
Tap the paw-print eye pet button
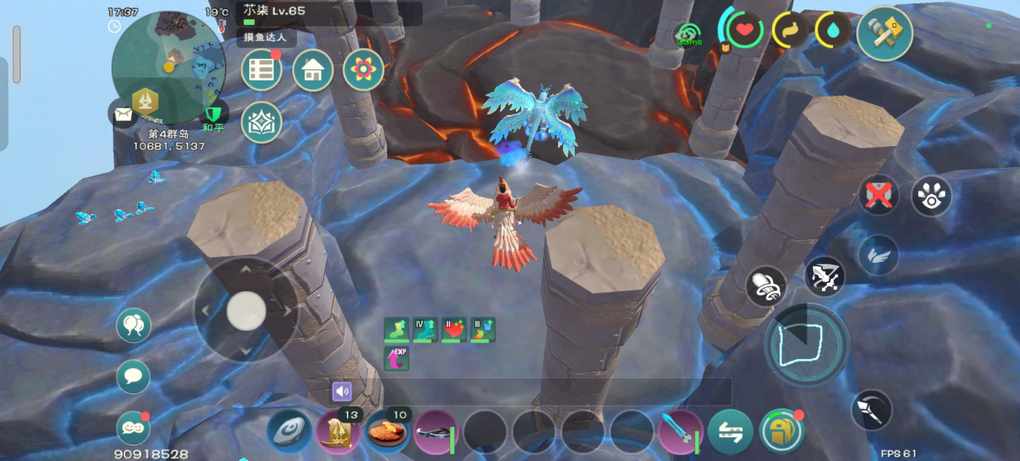(x=931, y=196)
